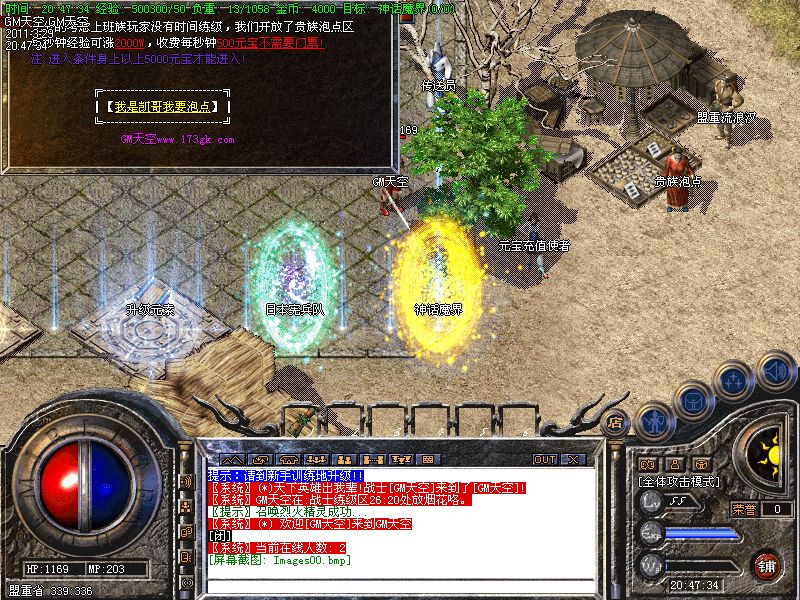Screen dimensions: 800x600
Task: Click the mountain-peaks icon on chat toolbar
Action: point(230,460)
